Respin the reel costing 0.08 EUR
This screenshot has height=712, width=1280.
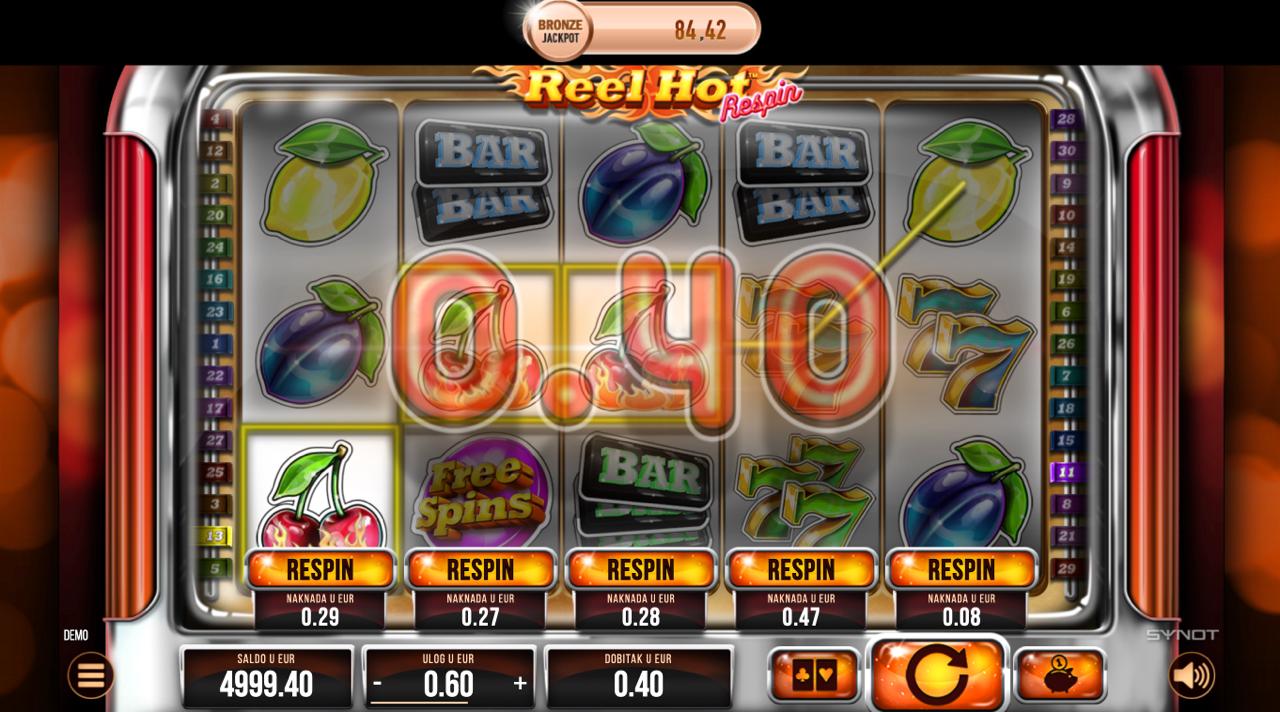coord(961,569)
